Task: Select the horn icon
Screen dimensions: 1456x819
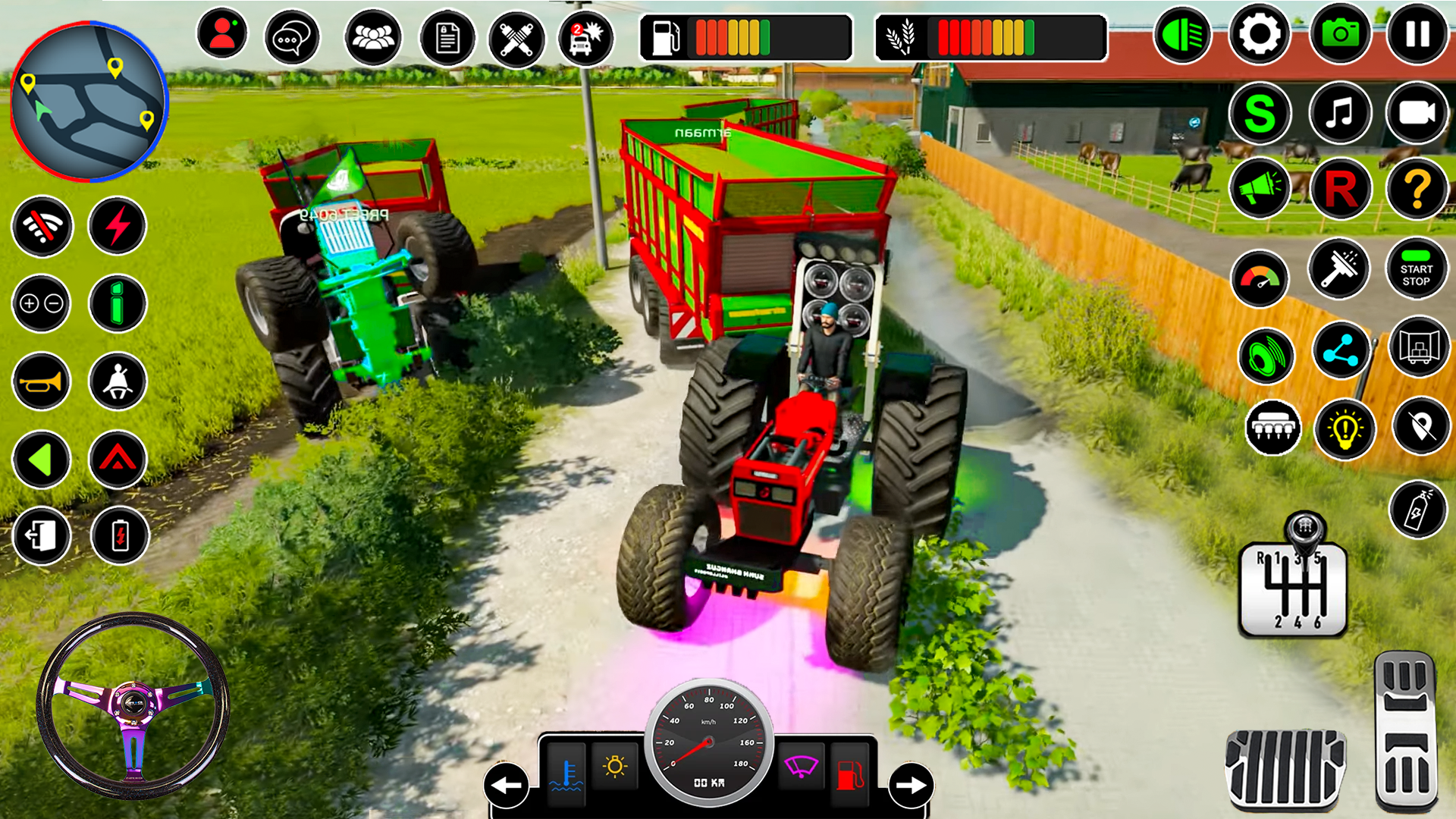Action: 42,381
